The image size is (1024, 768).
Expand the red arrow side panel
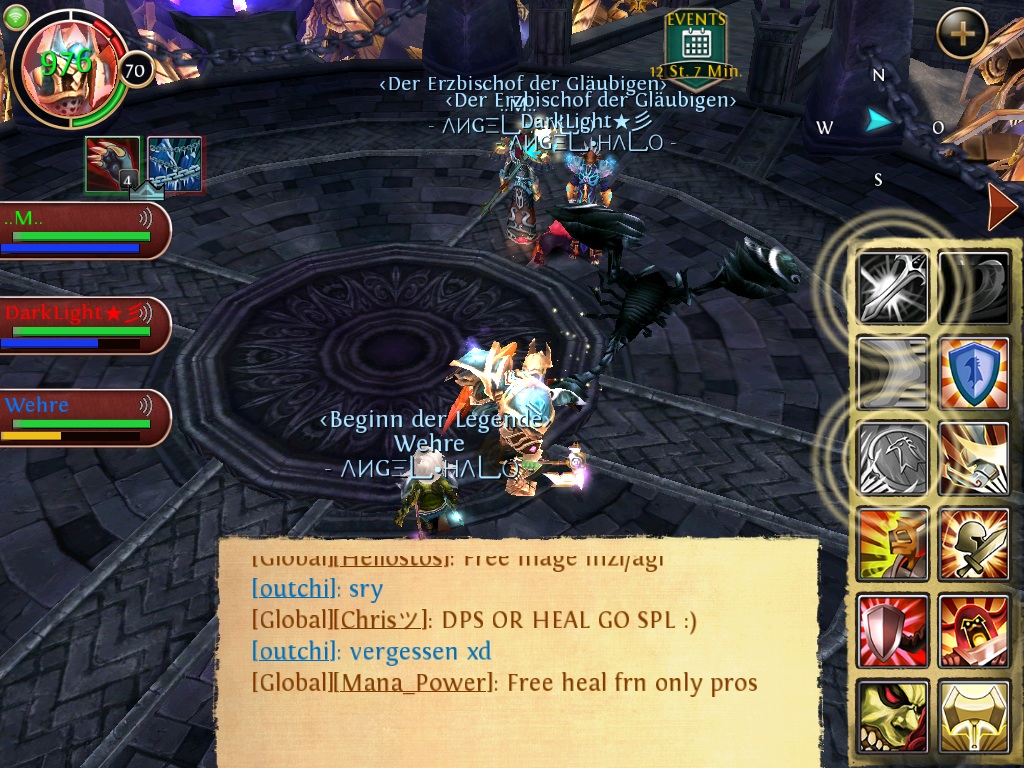click(x=1001, y=207)
